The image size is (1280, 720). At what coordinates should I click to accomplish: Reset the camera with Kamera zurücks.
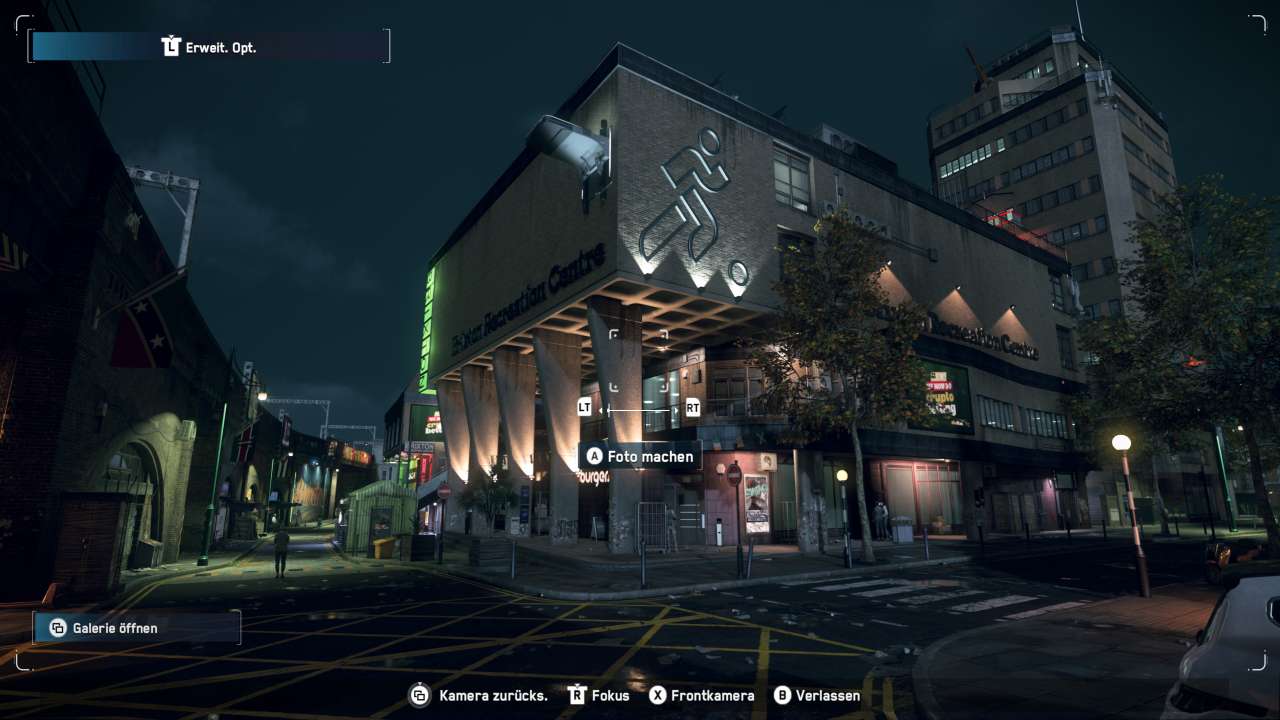point(479,695)
